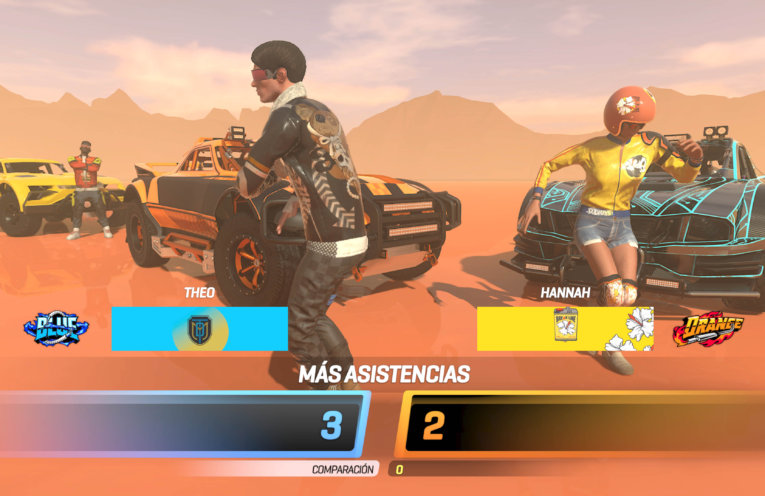Click the Blue team logo
765x496 pixels.
click(55, 327)
